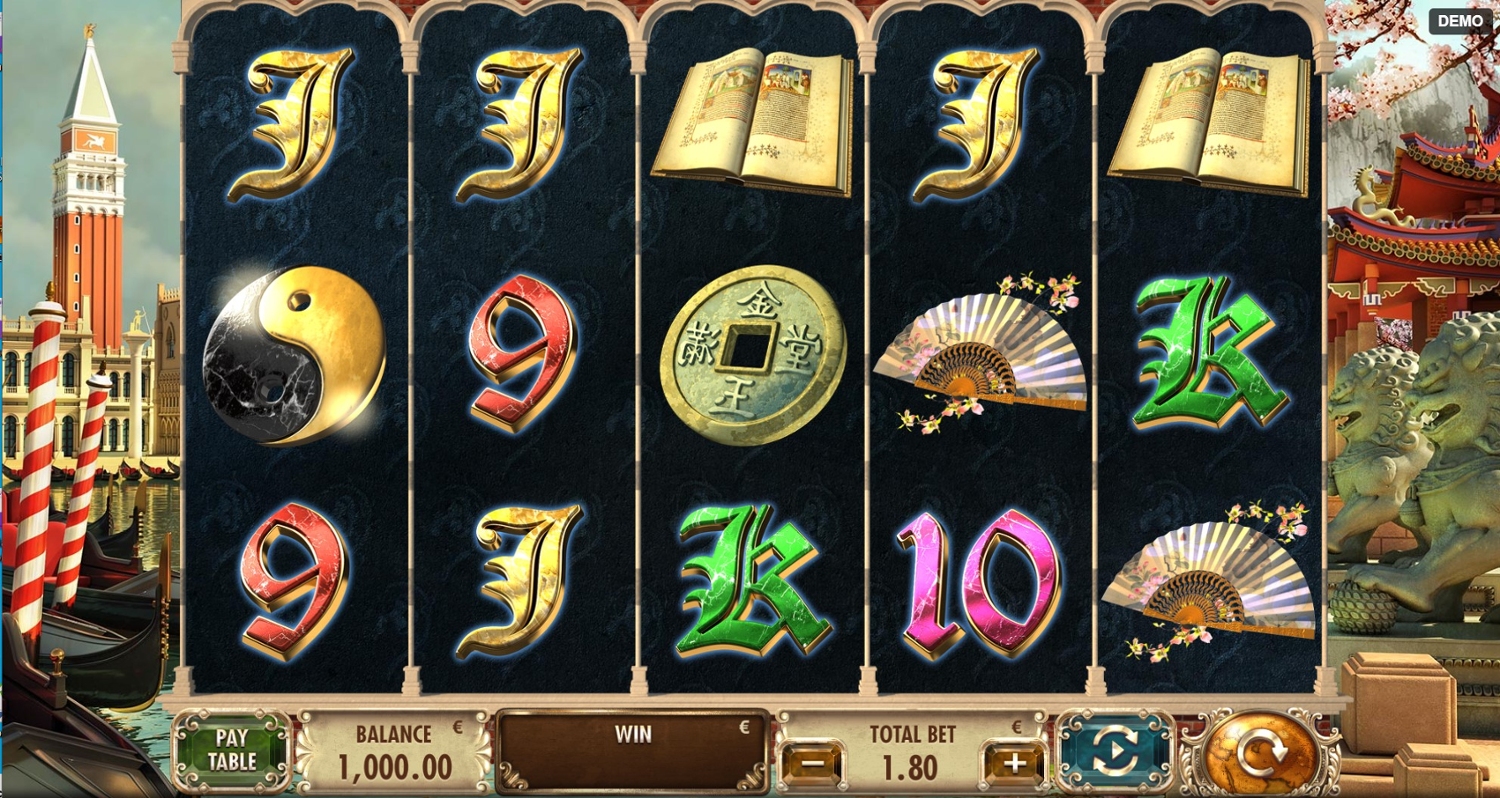Increase total bet with plus button

(x=1014, y=765)
